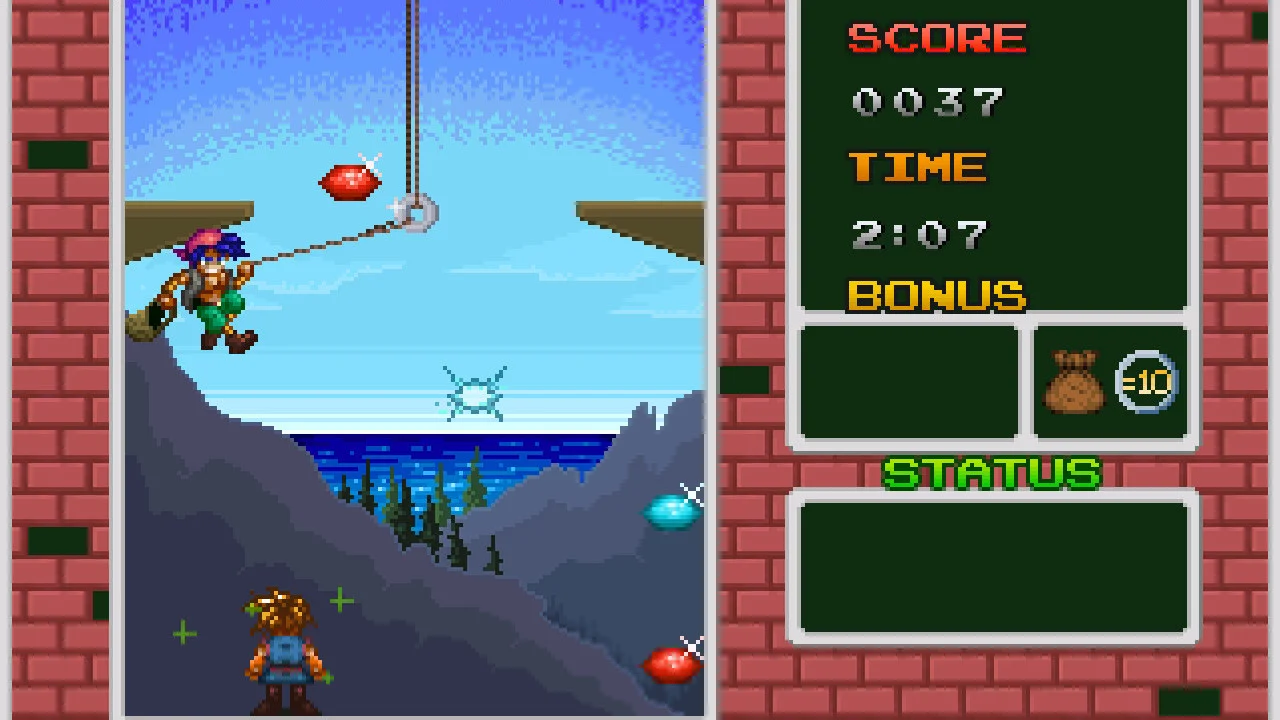Click the cyan gem on the right edge
This screenshot has width=1280, height=720.
(672, 510)
